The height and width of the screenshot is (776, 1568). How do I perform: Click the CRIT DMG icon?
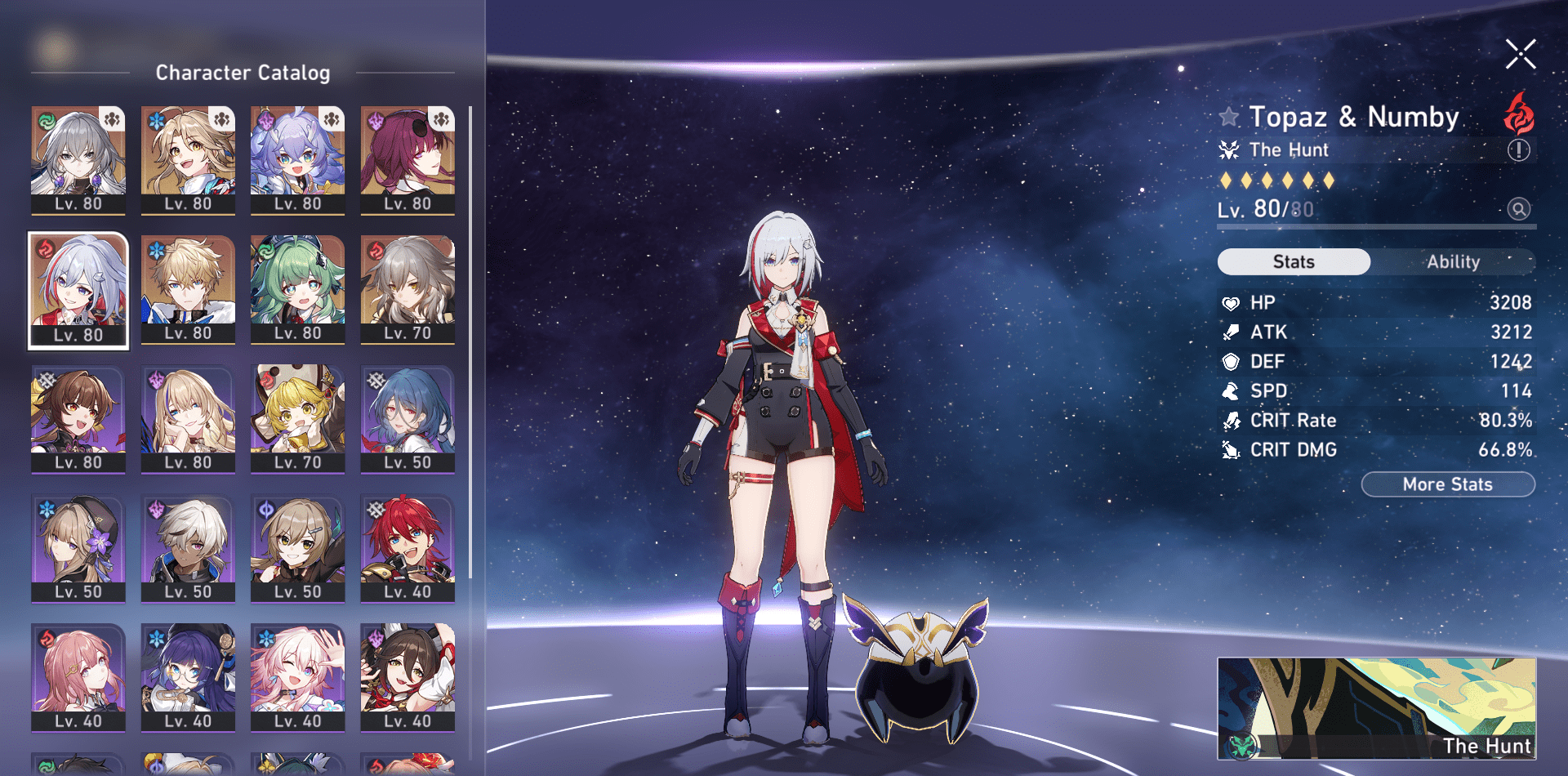click(x=1230, y=449)
